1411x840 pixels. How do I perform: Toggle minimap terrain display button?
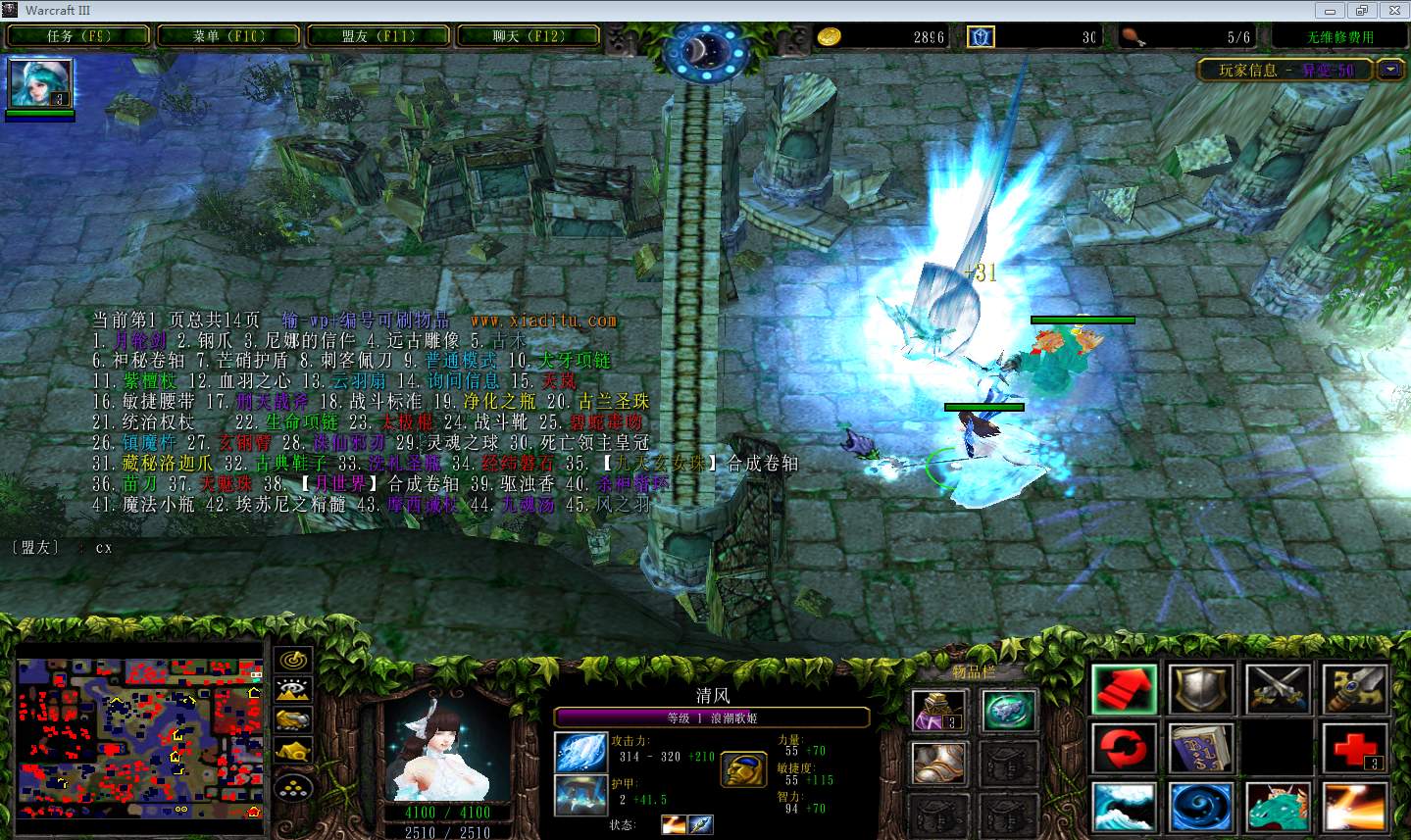coord(292,690)
